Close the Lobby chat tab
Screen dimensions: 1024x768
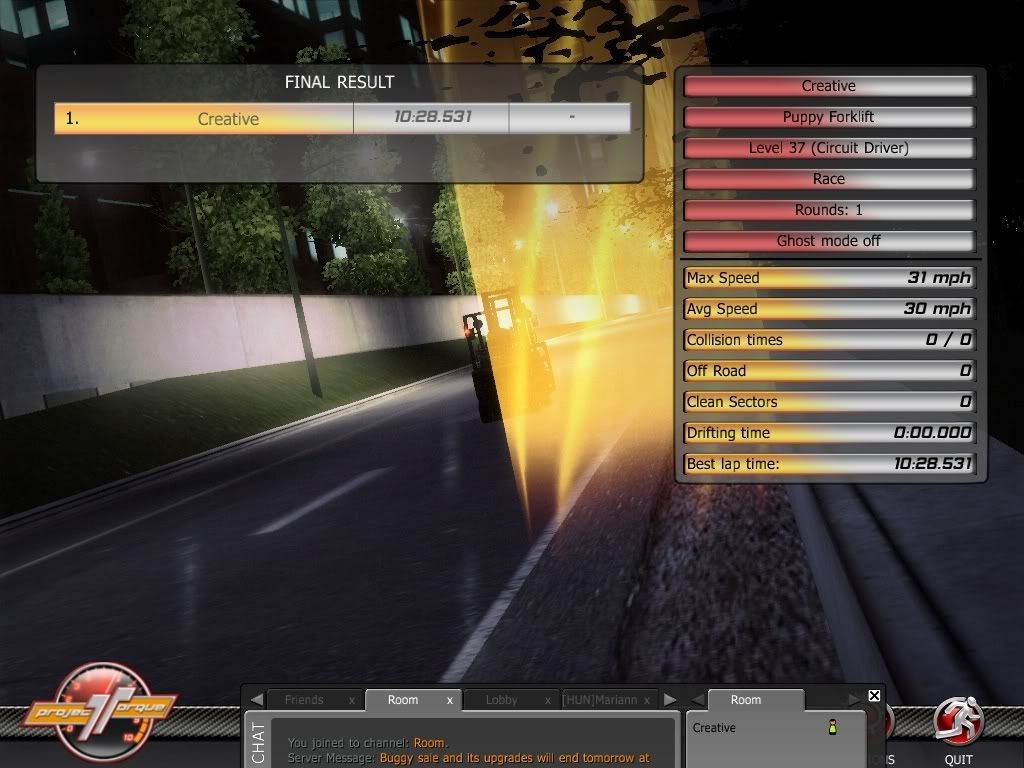[x=547, y=700]
